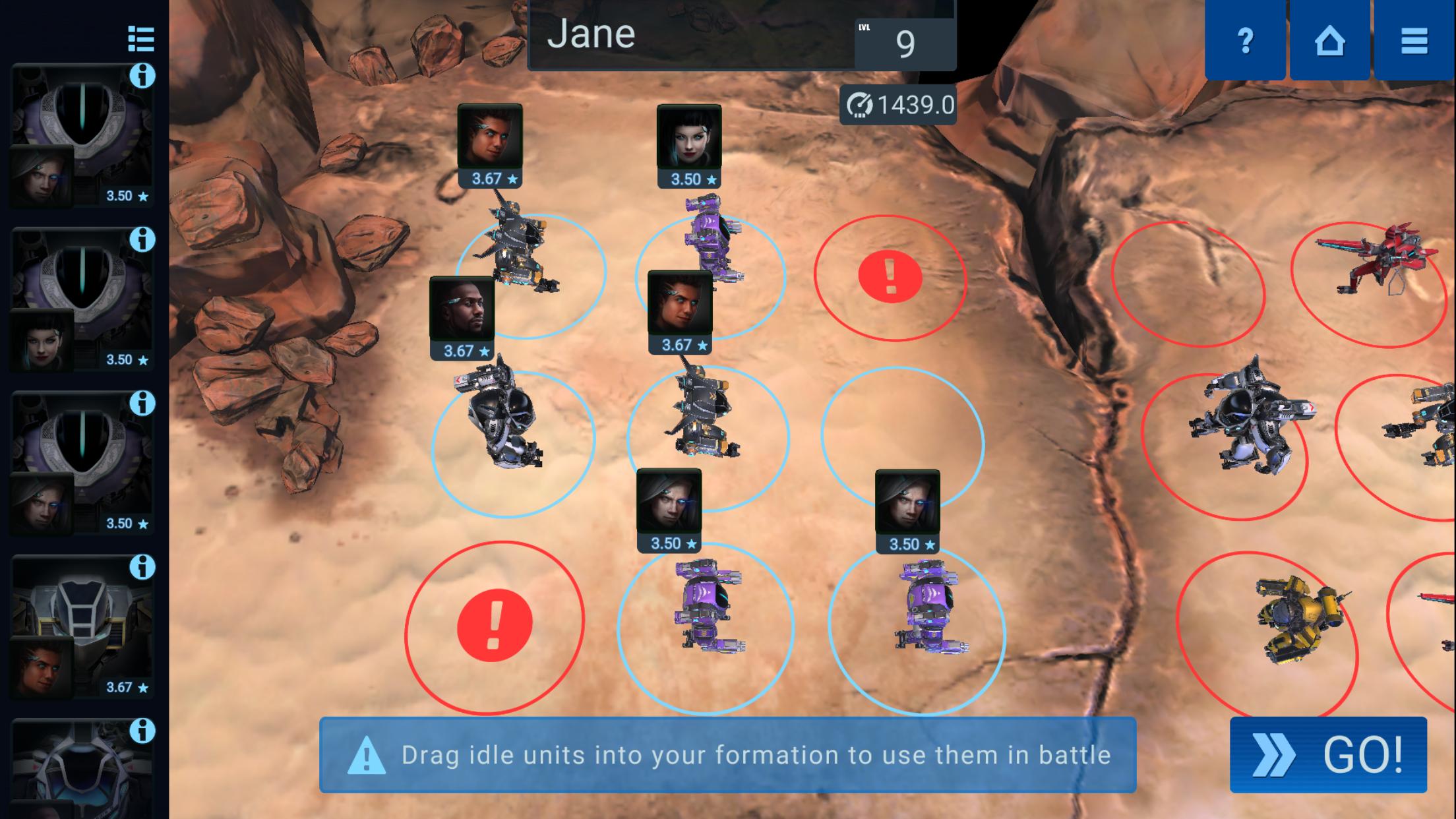The width and height of the screenshot is (1456, 819).
Task: Open info icon on the yellow cockpit unit
Action: 144,566
